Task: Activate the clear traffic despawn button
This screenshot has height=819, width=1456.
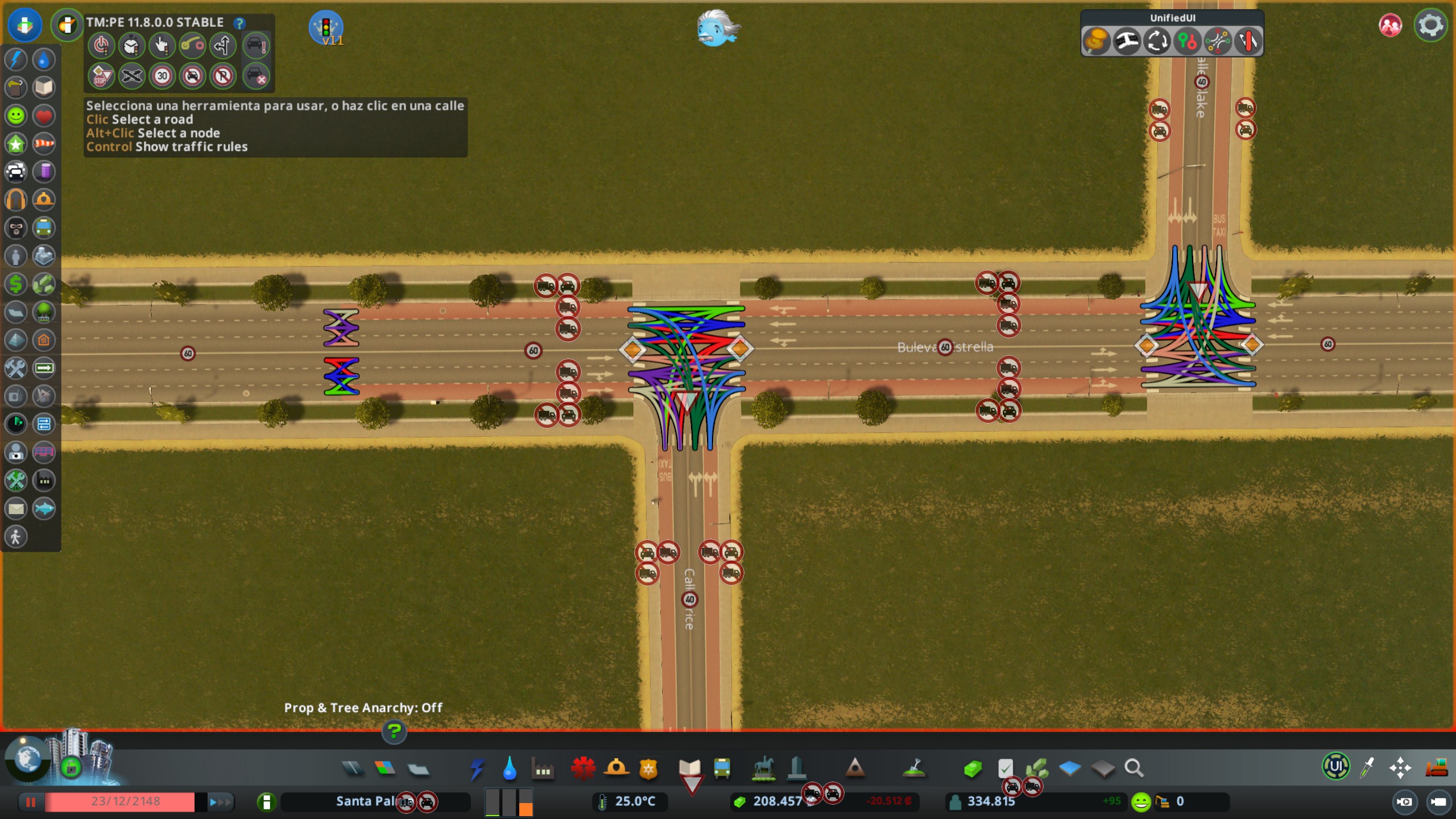Action: pyautogui.click(x=258, y=76)
